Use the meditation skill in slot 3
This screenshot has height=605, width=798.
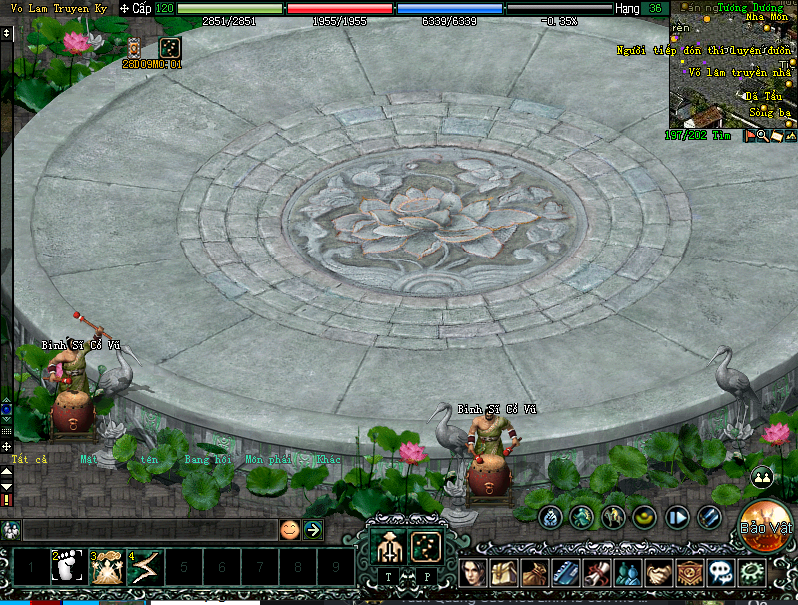105,567
